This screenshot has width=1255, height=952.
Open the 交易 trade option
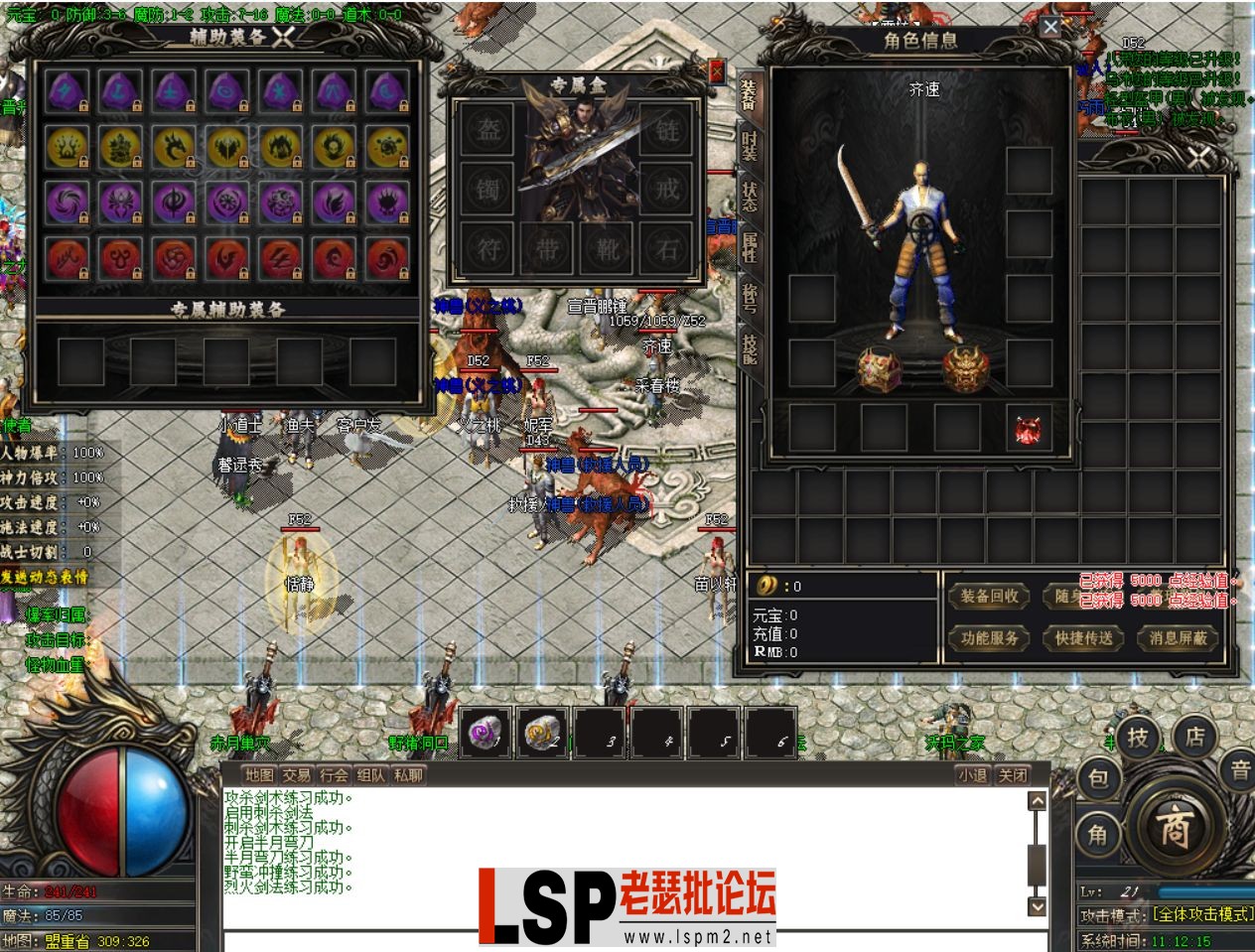click(x=296, y=775)
